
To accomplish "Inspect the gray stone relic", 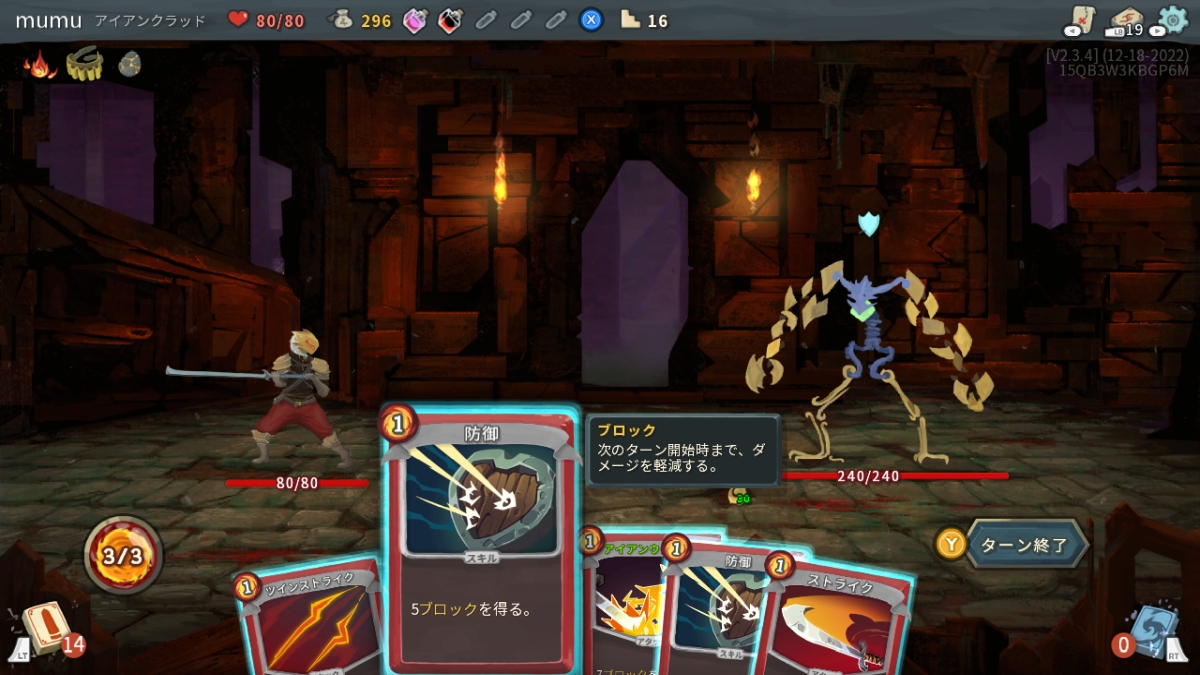I will click(130, 65).
